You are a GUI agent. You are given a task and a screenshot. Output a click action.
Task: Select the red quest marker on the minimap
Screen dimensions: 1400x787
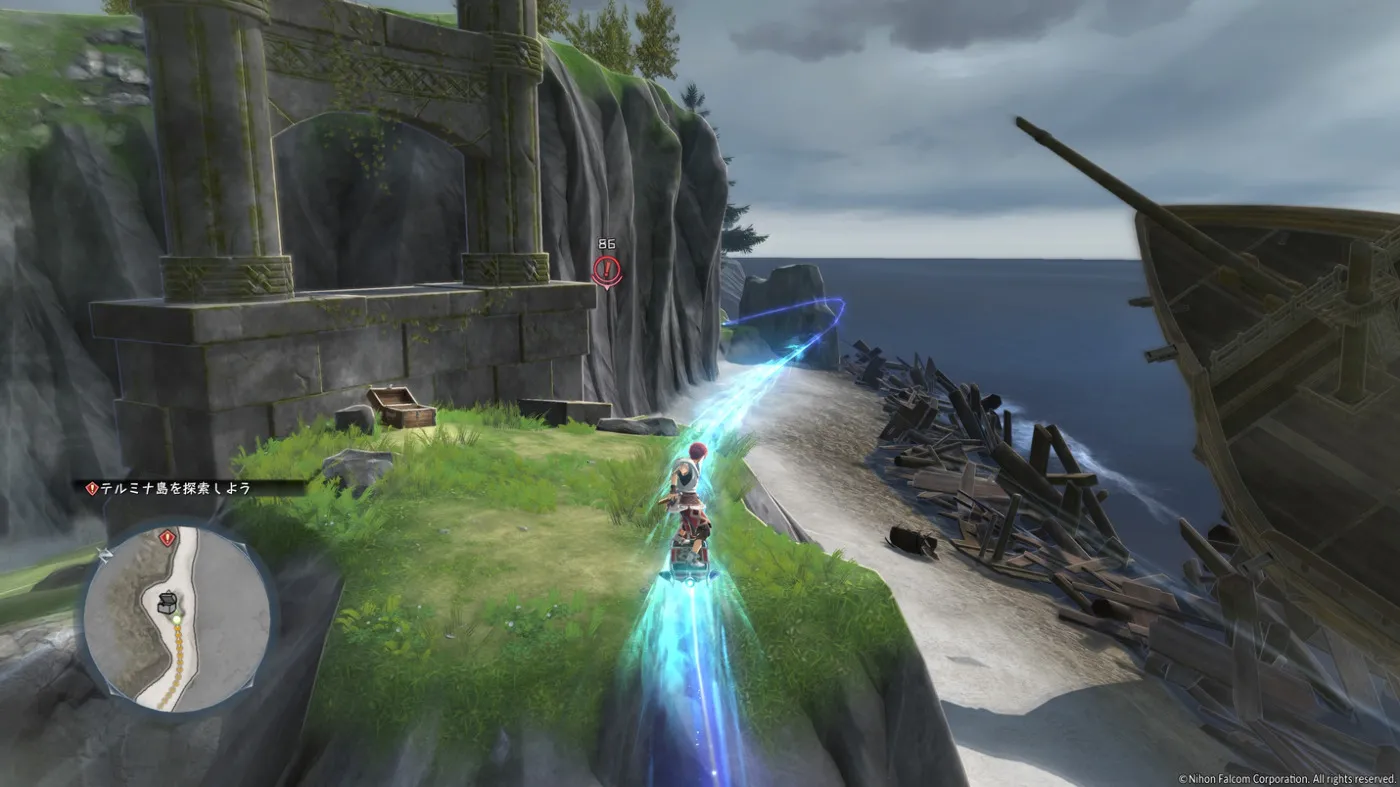[x=166, y=538]
